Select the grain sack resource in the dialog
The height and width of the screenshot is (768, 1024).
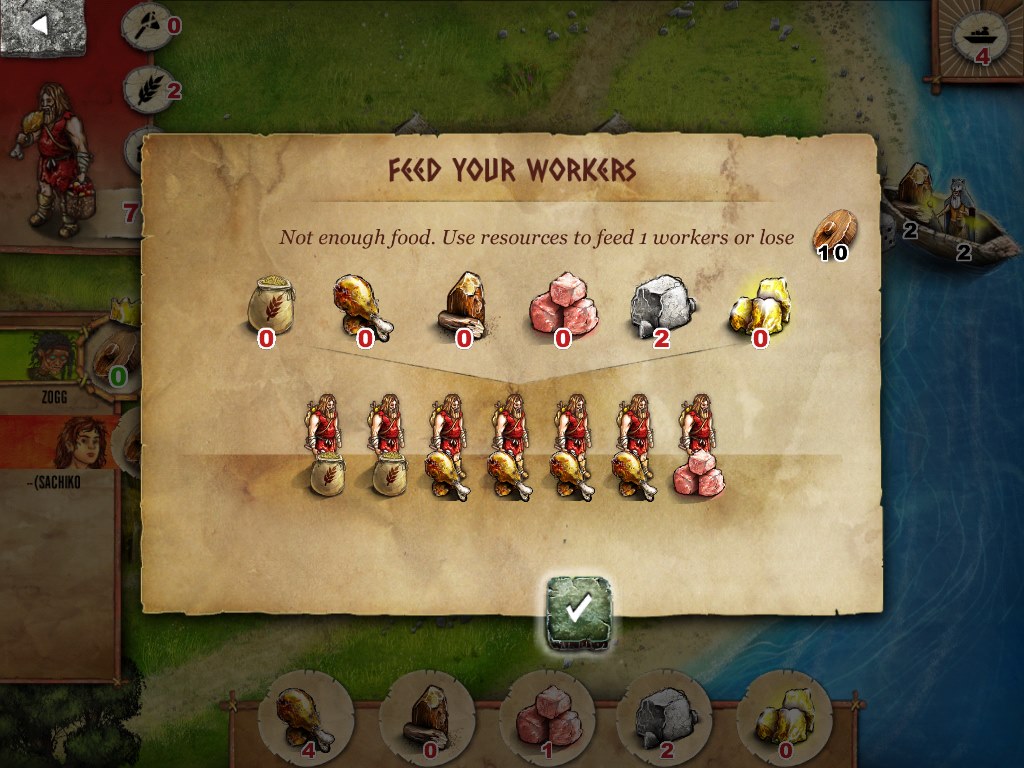[x=267, y=304]
